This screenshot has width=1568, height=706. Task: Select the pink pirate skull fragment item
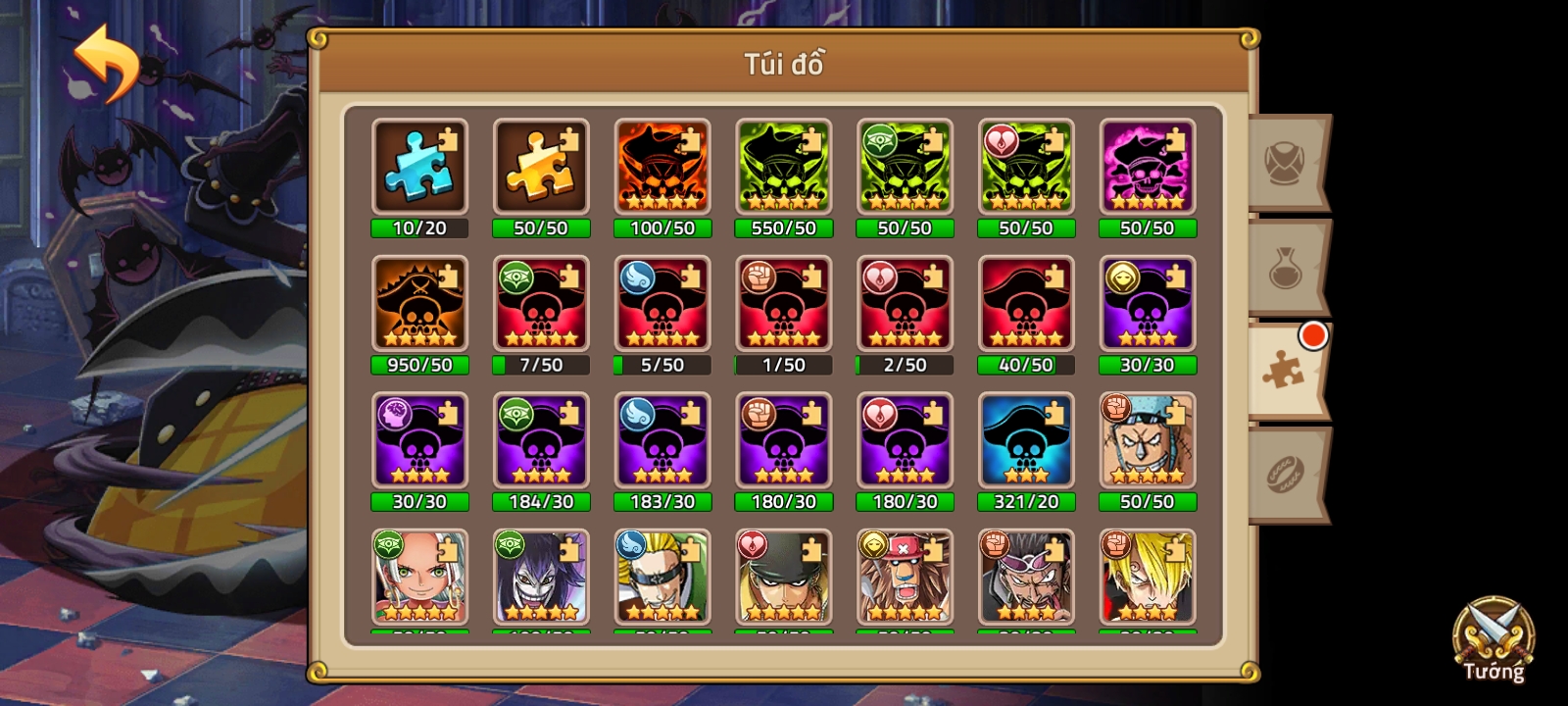tap(1148, 167)
